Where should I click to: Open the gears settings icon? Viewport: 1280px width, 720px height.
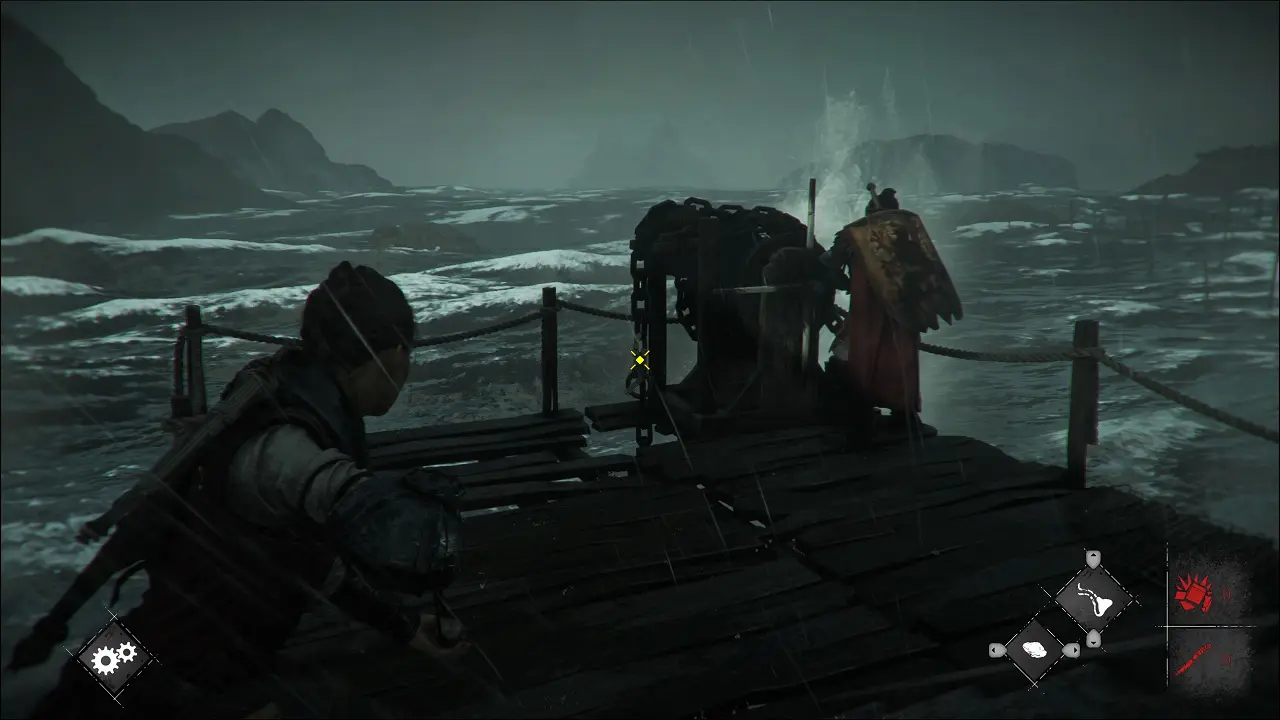point(112,657)
